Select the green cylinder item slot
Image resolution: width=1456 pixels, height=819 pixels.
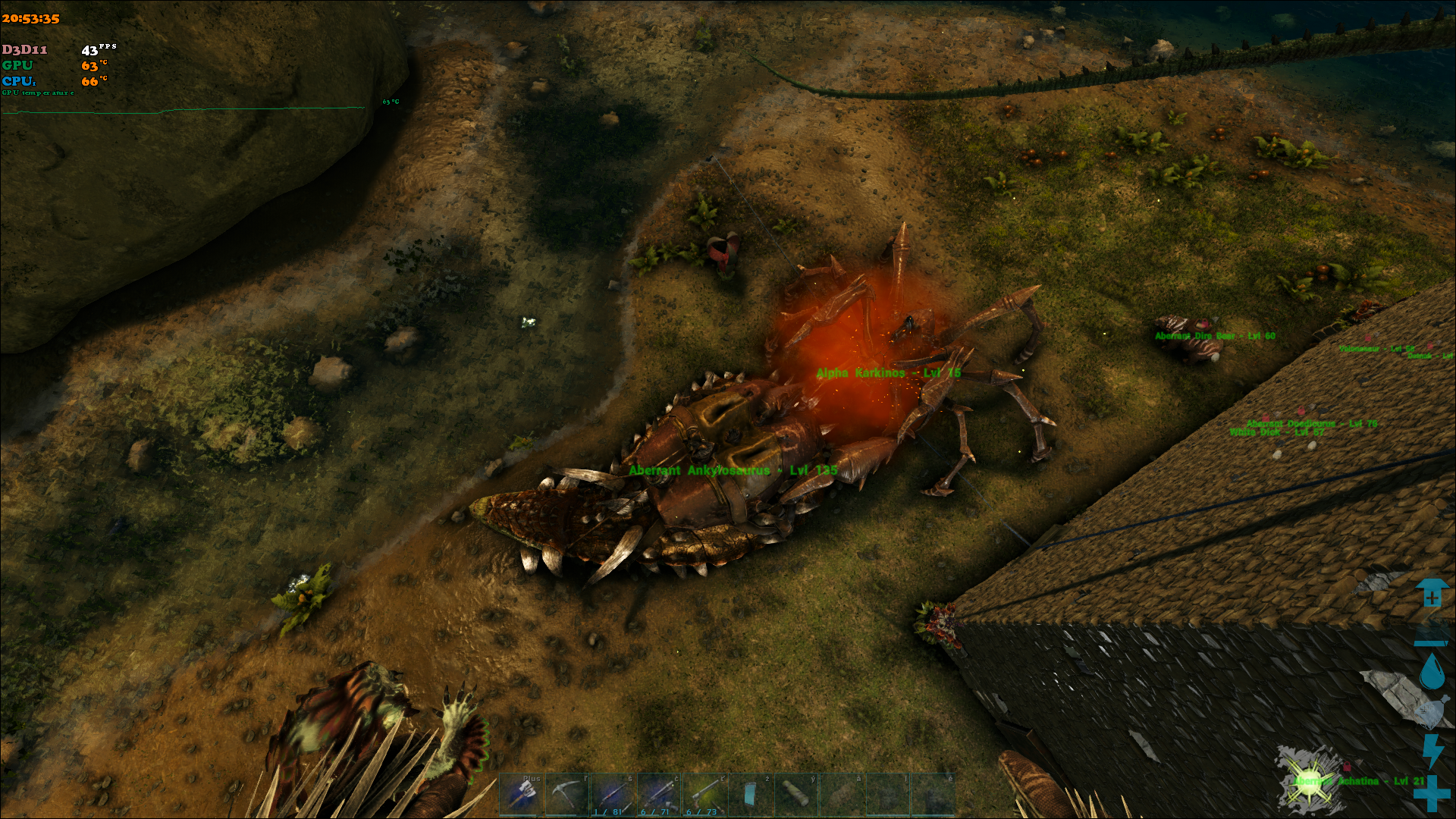coord(795,795)
